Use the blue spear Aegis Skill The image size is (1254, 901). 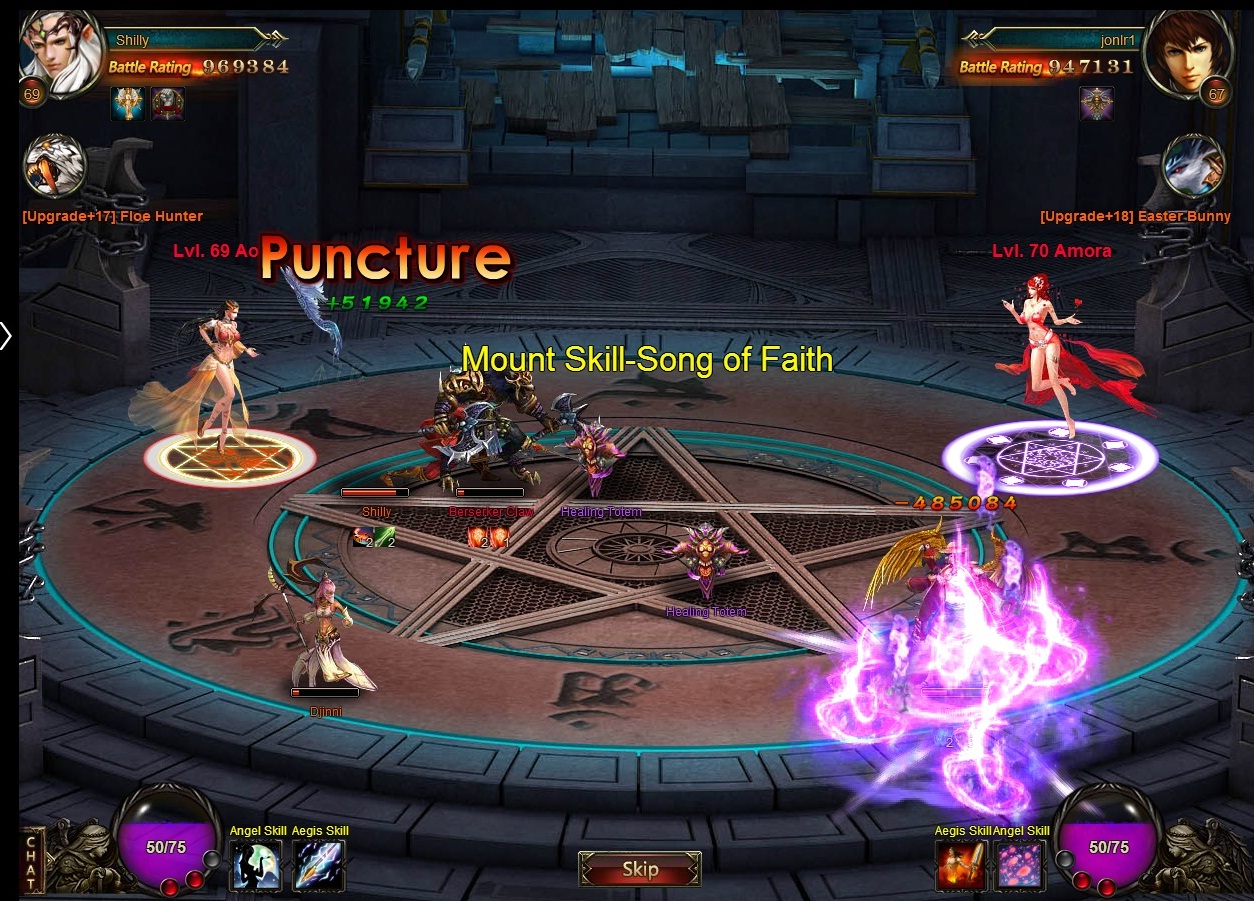tap(319, 865)
